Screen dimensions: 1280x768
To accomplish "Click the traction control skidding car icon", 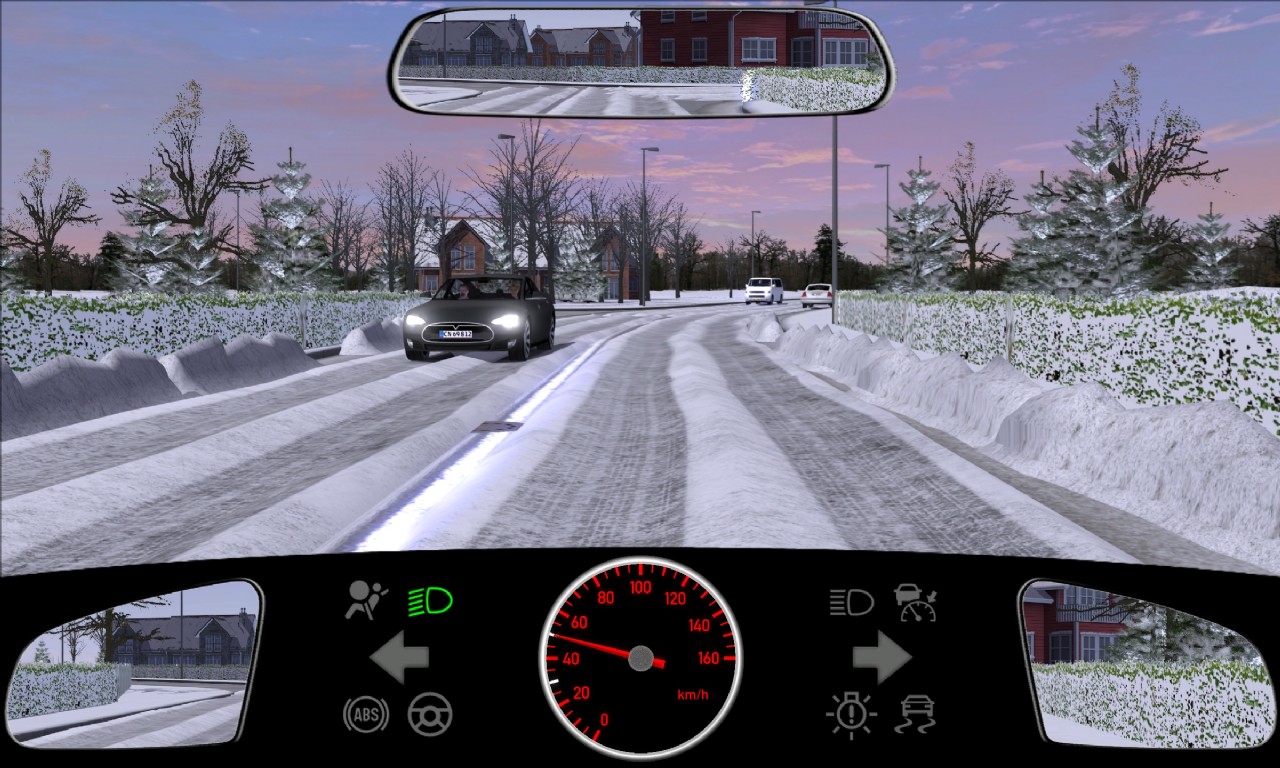I will point(915,714).
